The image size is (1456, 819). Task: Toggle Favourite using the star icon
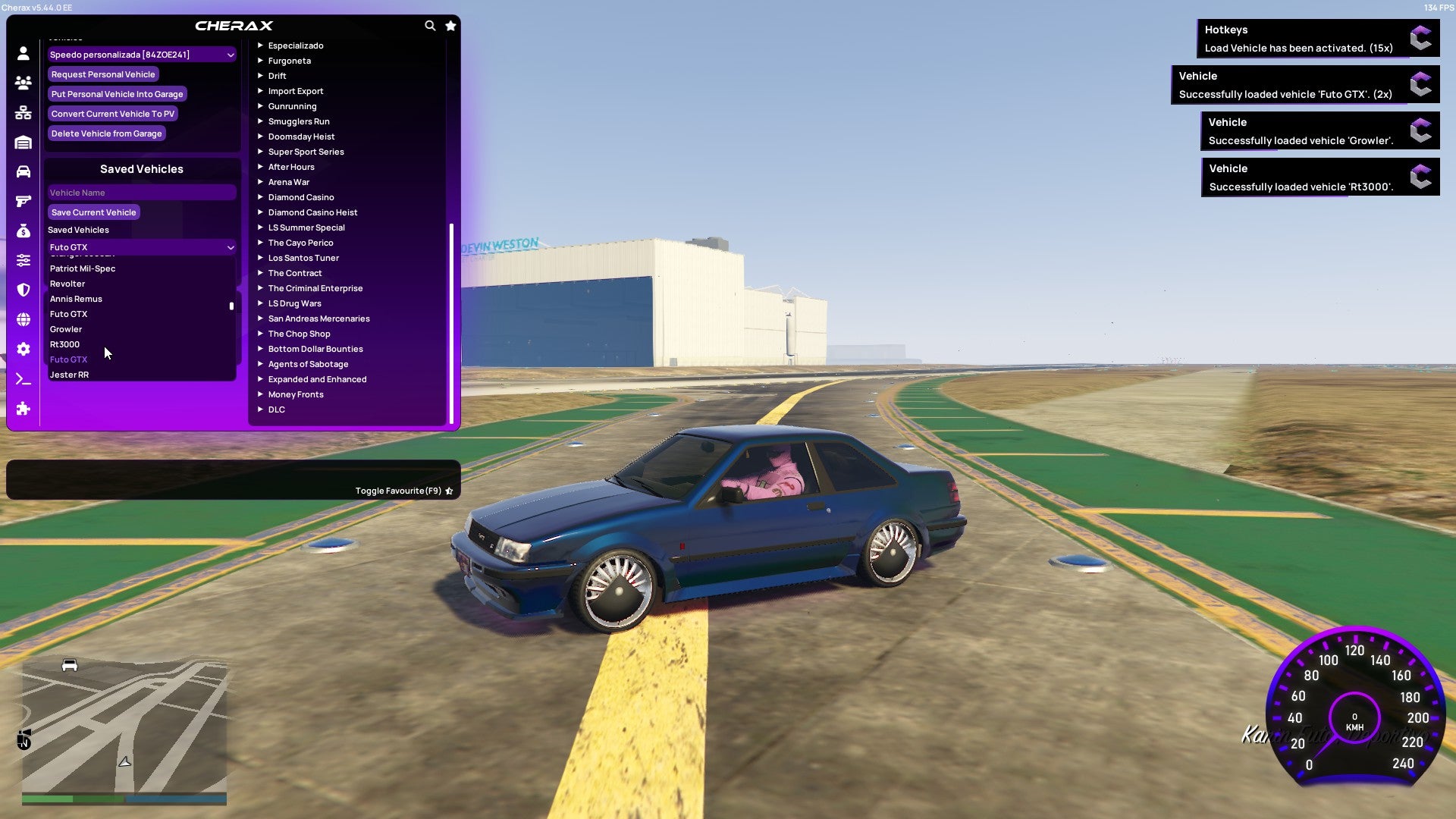click(448, 490)
